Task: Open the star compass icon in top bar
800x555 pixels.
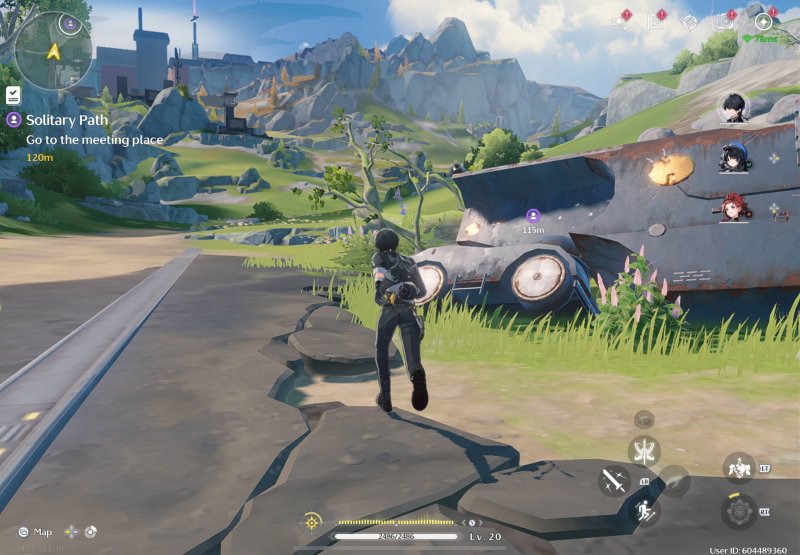Action: [x=763, y=21]
